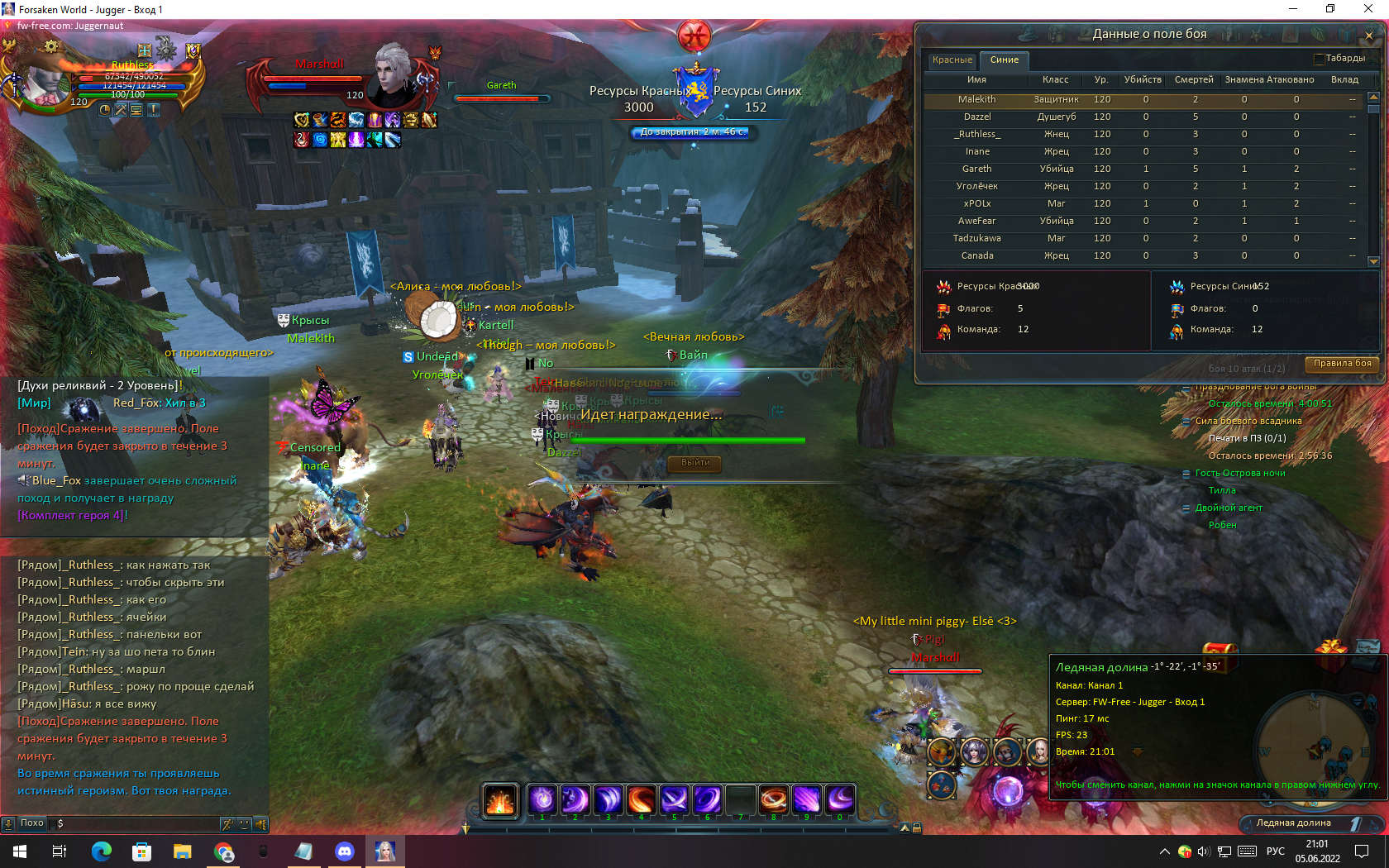Image resolution: width=1389 pixels, height=868 pixels.
Task: Use the fiery slash skill in slot 4
Action: 641,799
